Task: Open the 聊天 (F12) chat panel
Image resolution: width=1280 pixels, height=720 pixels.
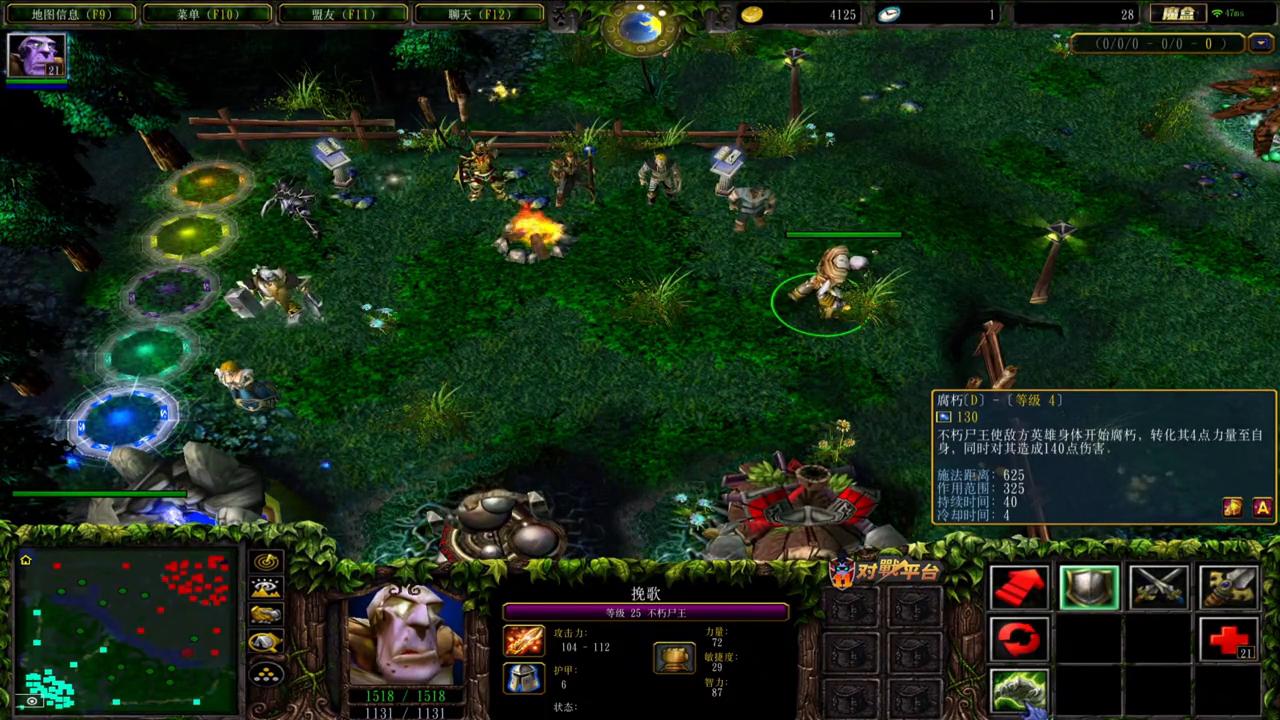Action: click(x=479, y=14)
